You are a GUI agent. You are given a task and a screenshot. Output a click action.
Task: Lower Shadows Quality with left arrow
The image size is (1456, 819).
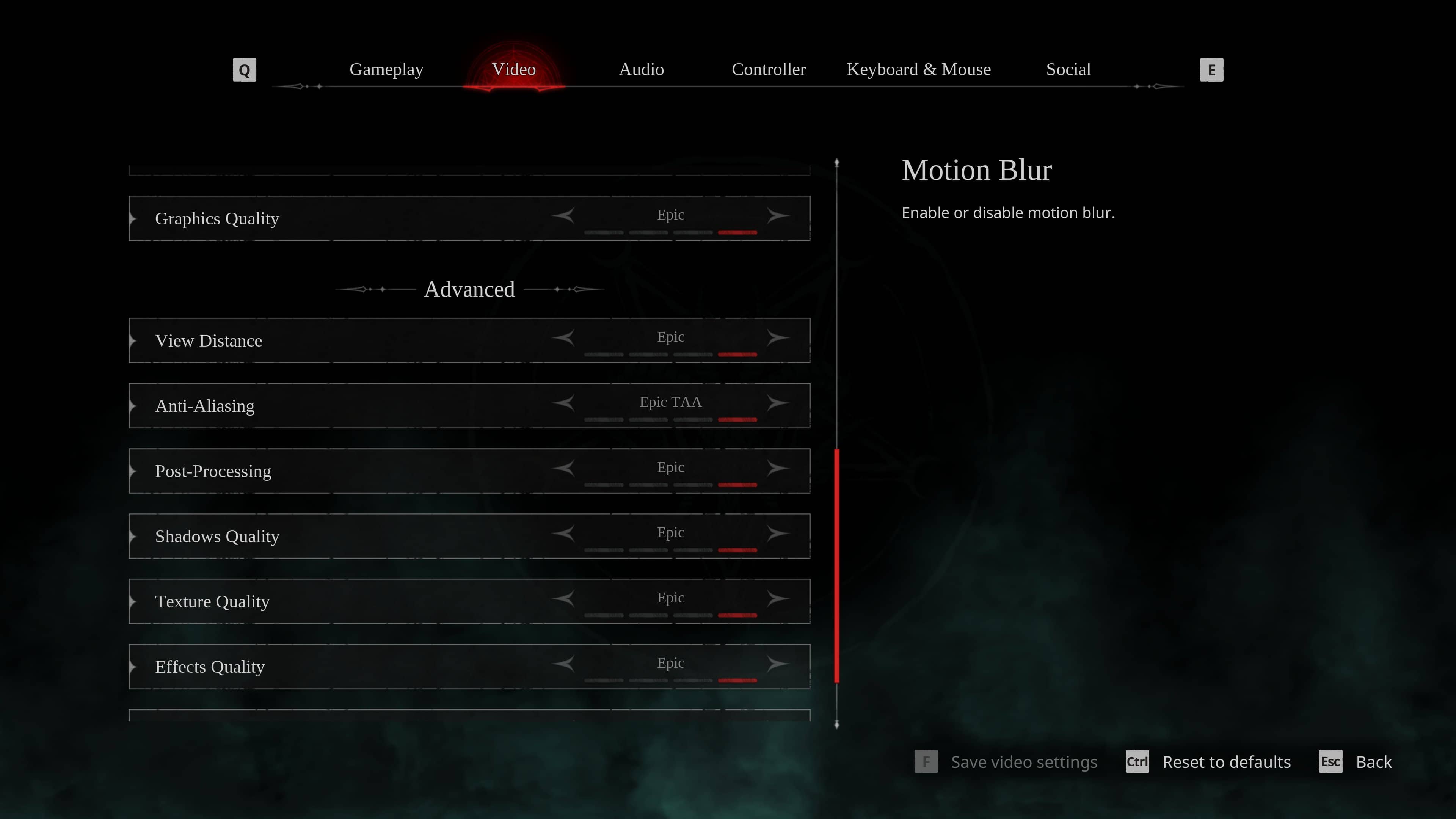563,533
